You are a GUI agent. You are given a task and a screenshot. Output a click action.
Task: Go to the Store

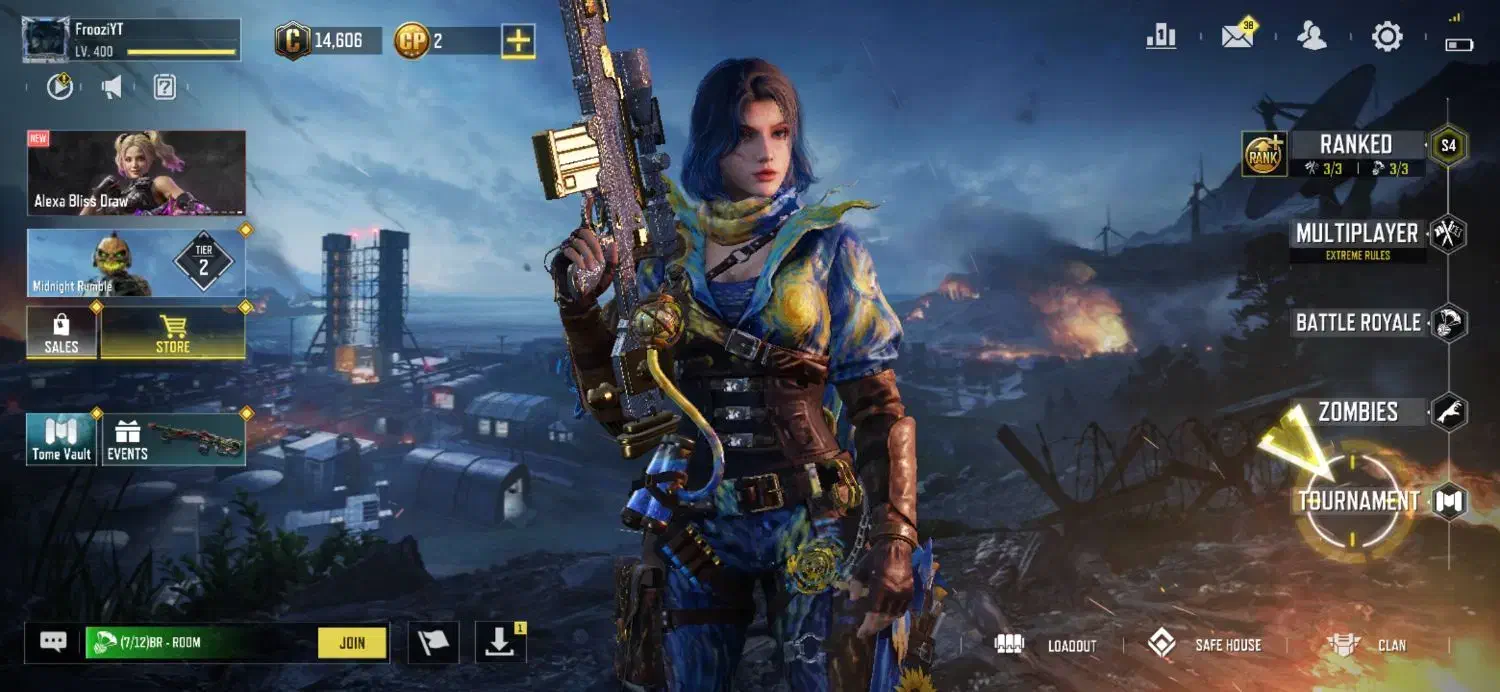(x=173, y=333)
